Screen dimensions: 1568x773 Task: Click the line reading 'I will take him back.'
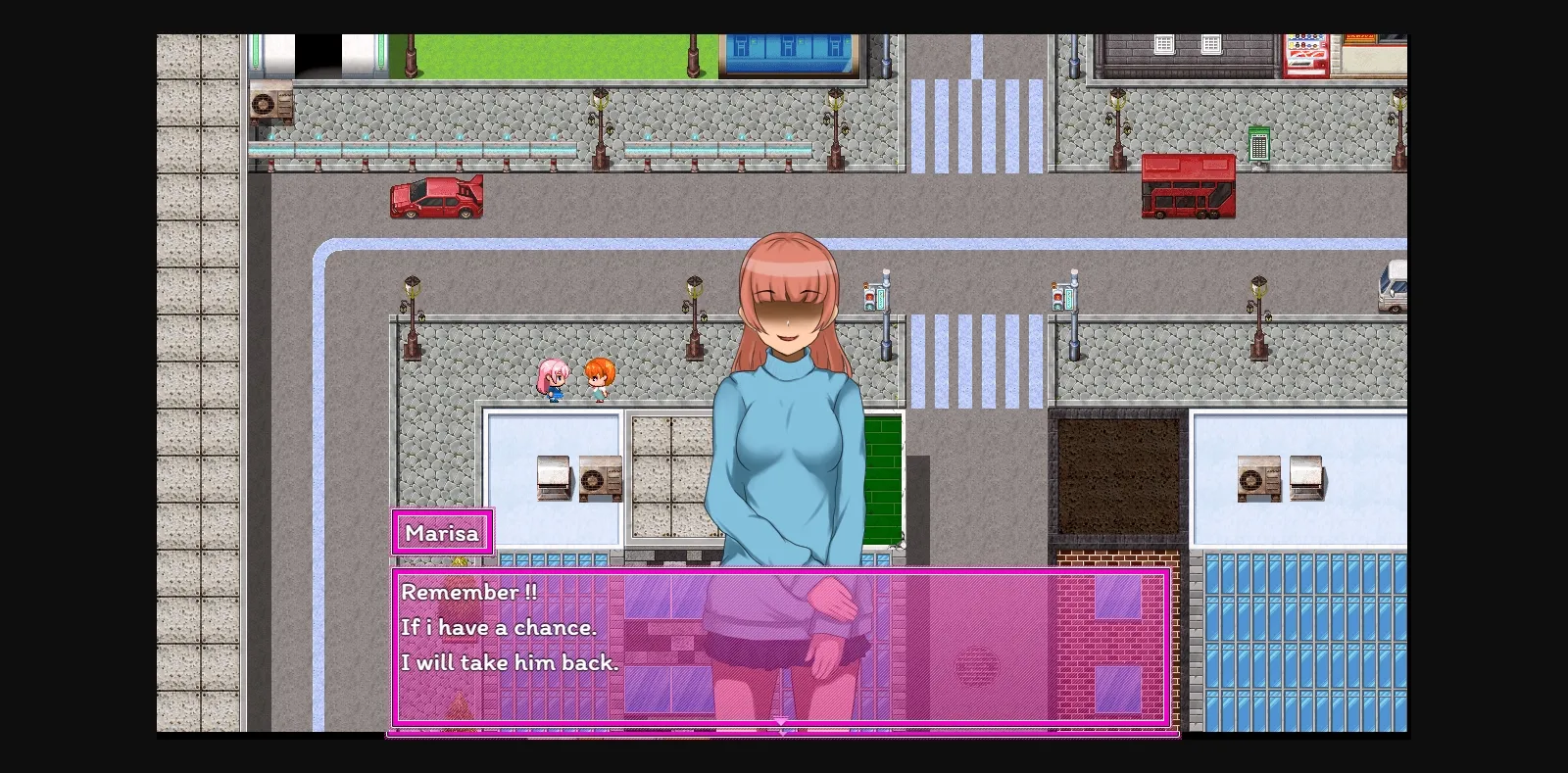tap(510, 662)
